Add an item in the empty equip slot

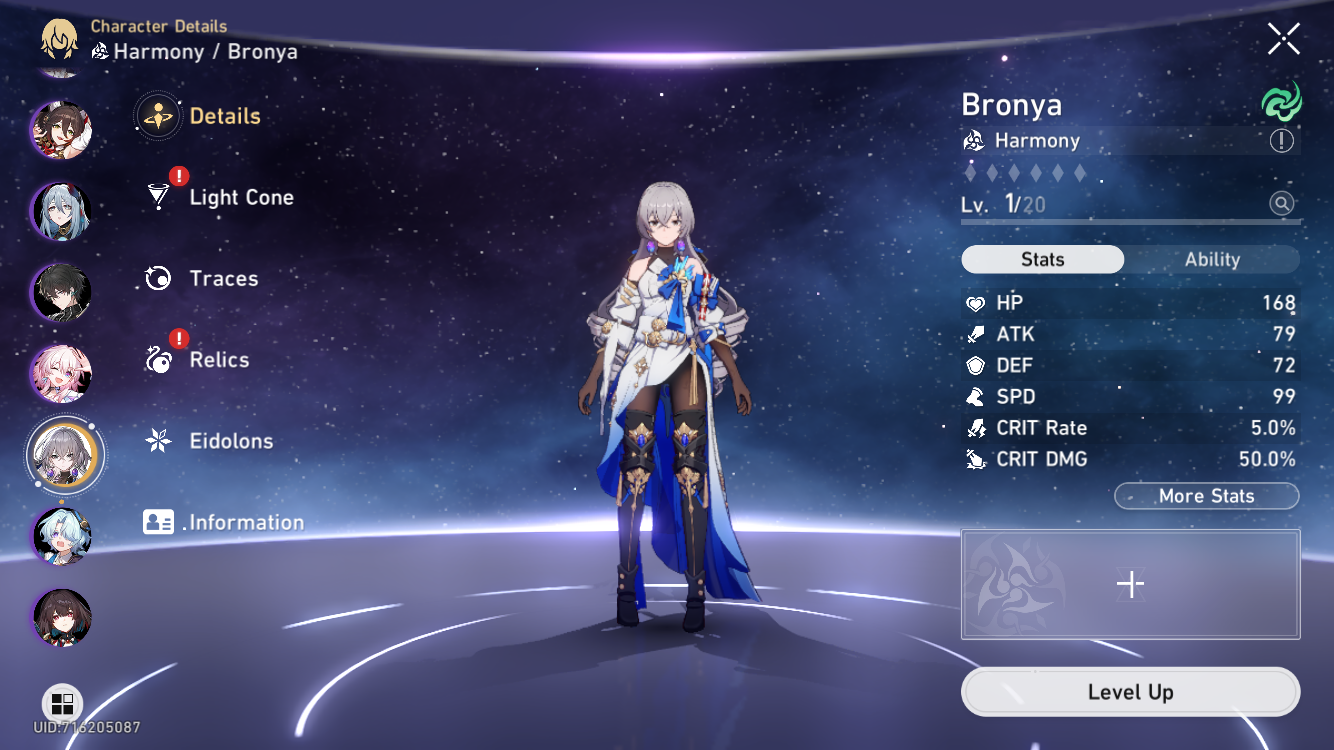click(x=1130, y=583)
